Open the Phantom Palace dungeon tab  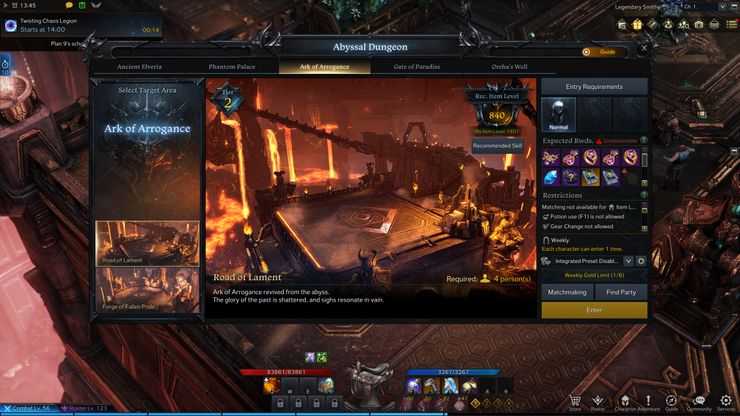[232, 66]
